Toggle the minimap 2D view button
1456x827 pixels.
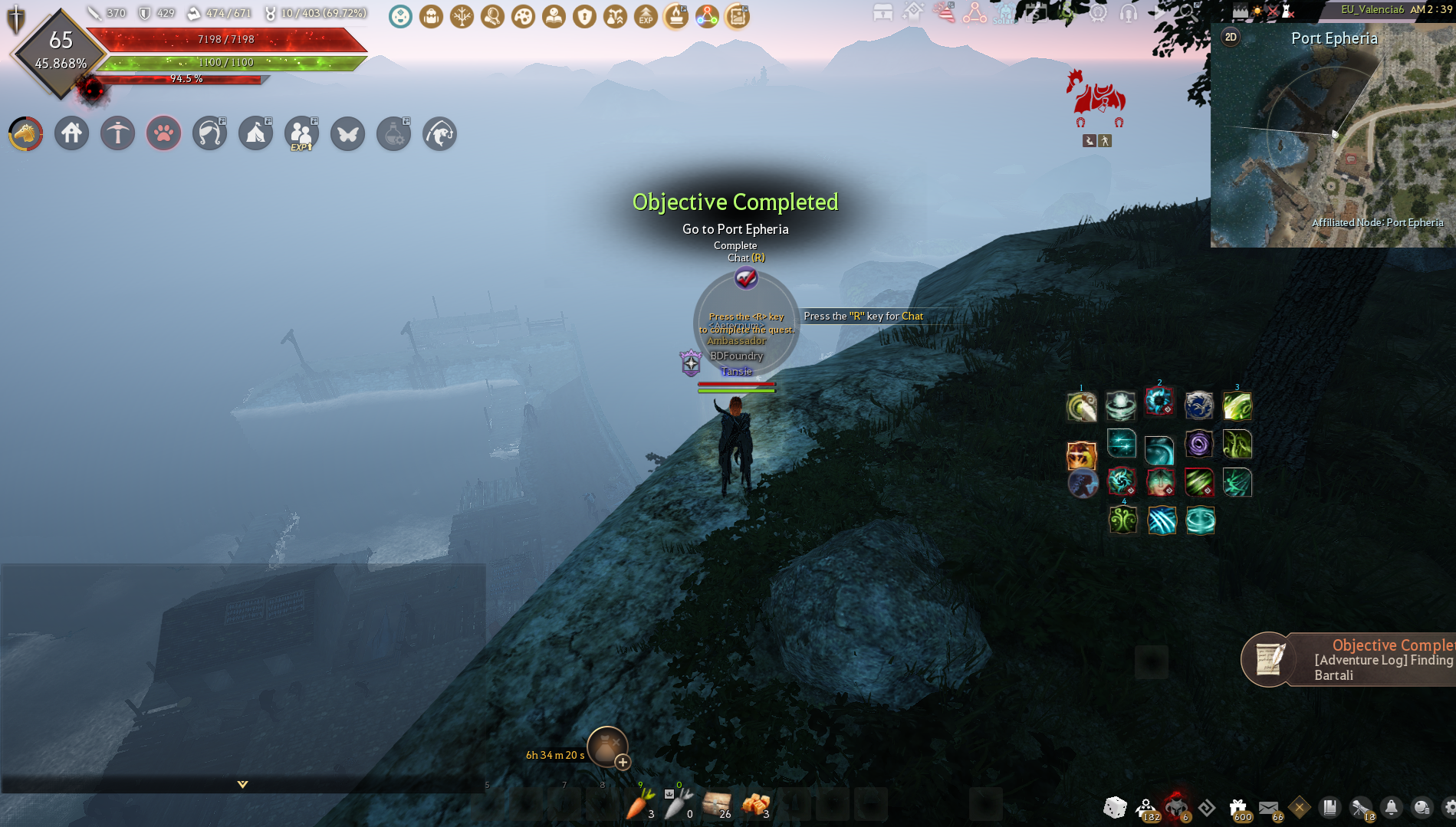1231,37
